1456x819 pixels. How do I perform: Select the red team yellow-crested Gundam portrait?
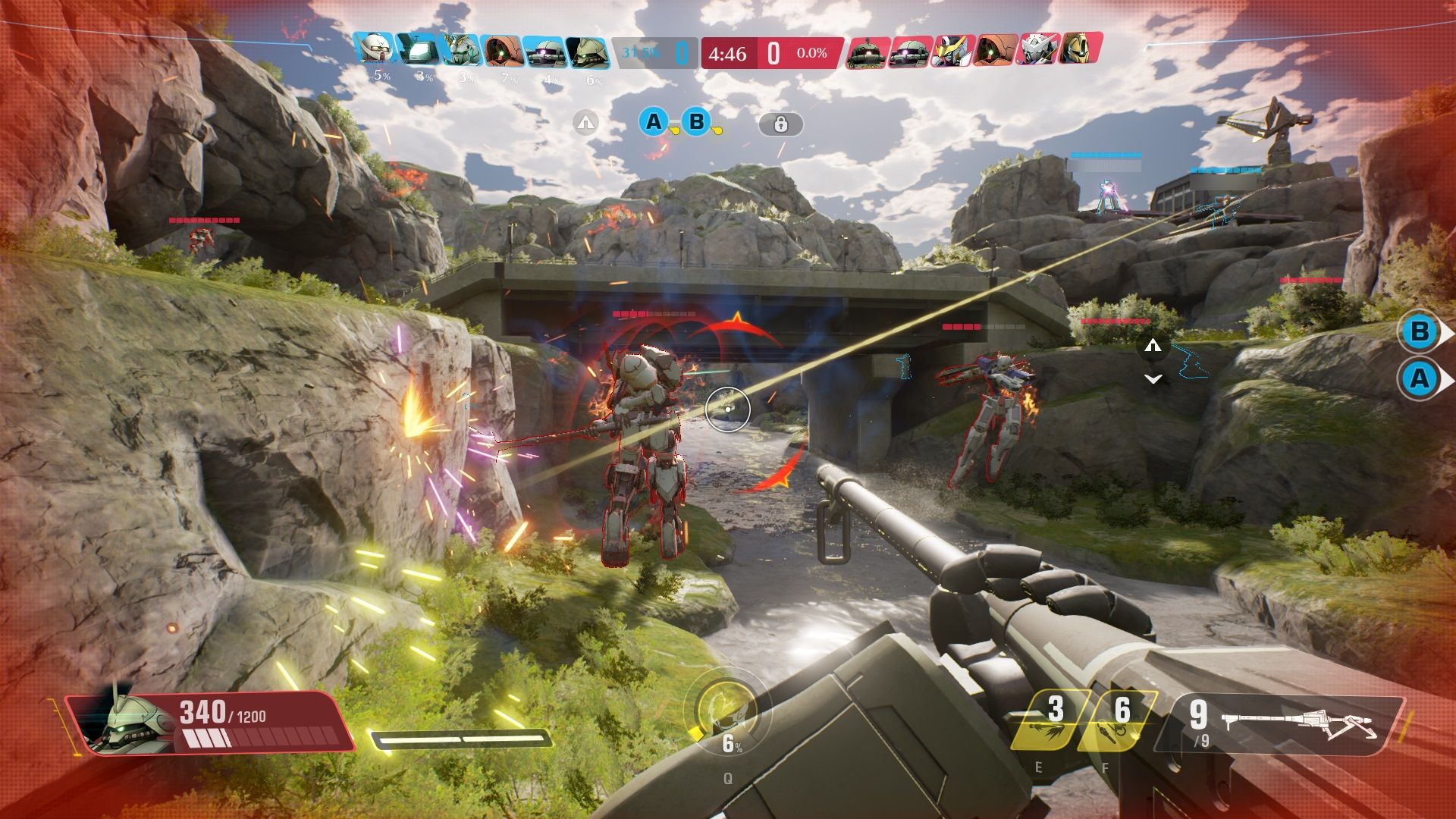tap(952, 51)
